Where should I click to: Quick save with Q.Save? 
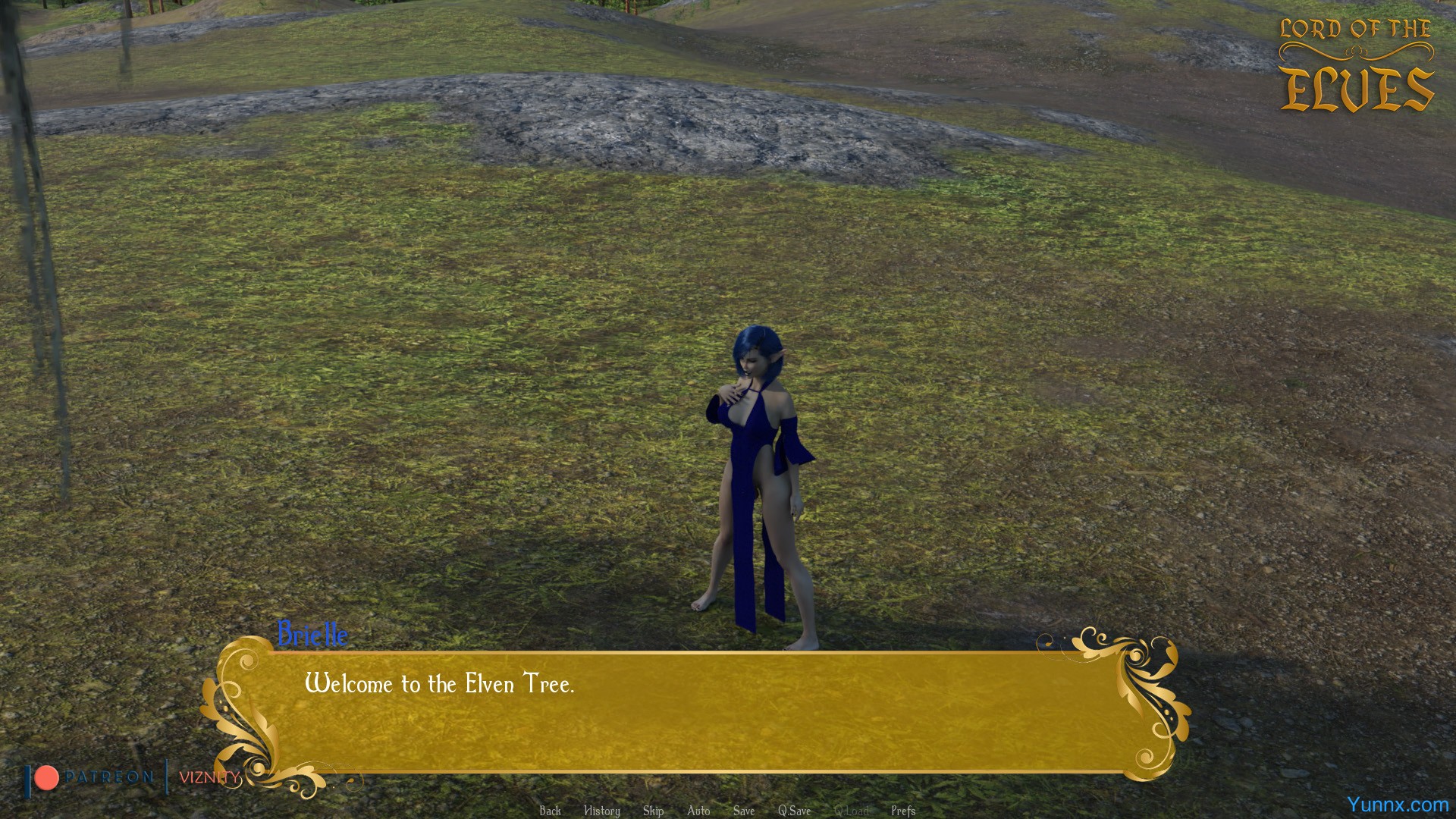pyautogui.click(x=794, y=811)
